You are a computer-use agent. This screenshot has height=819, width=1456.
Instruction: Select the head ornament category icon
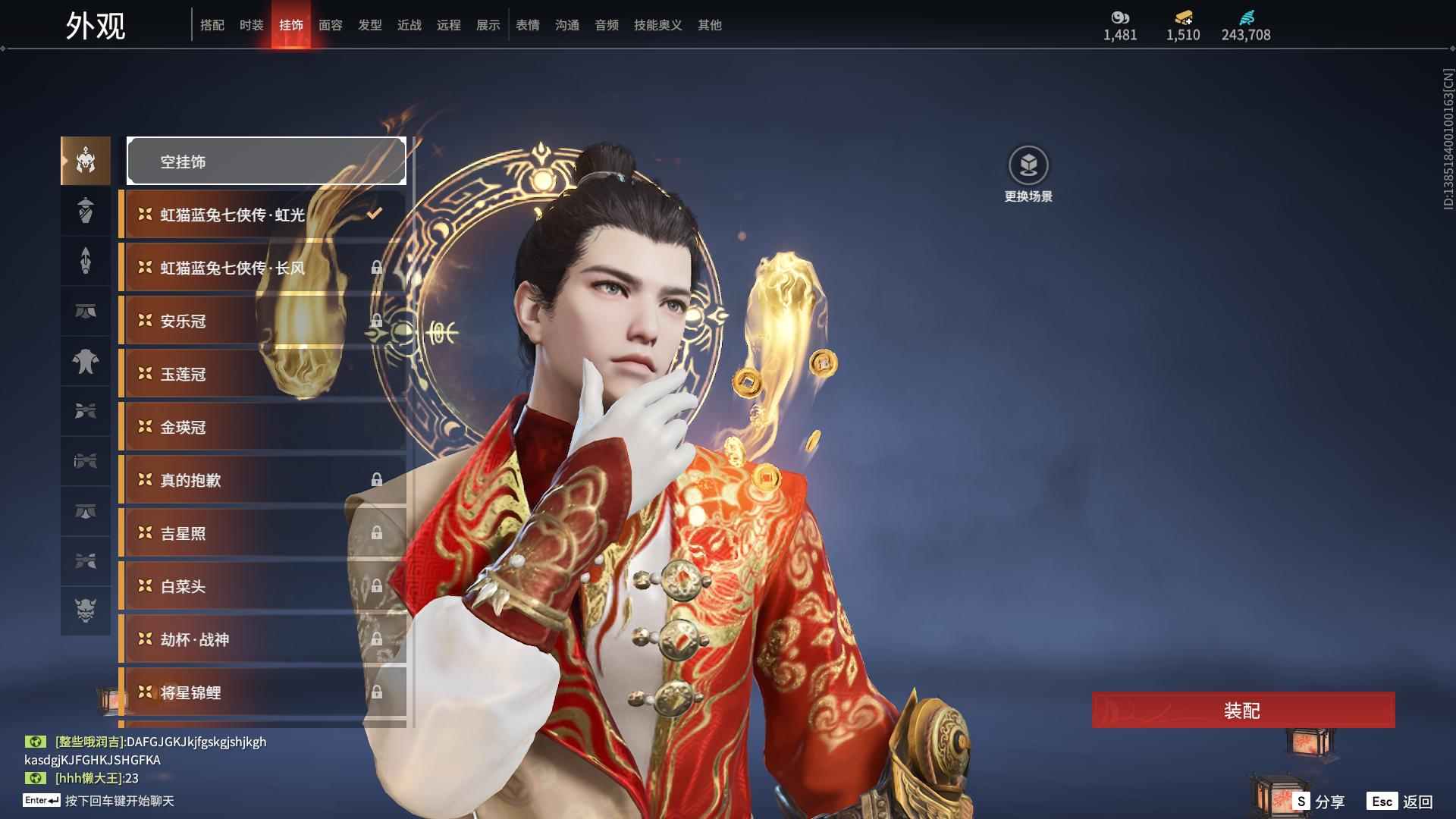(x=85, y=161)
